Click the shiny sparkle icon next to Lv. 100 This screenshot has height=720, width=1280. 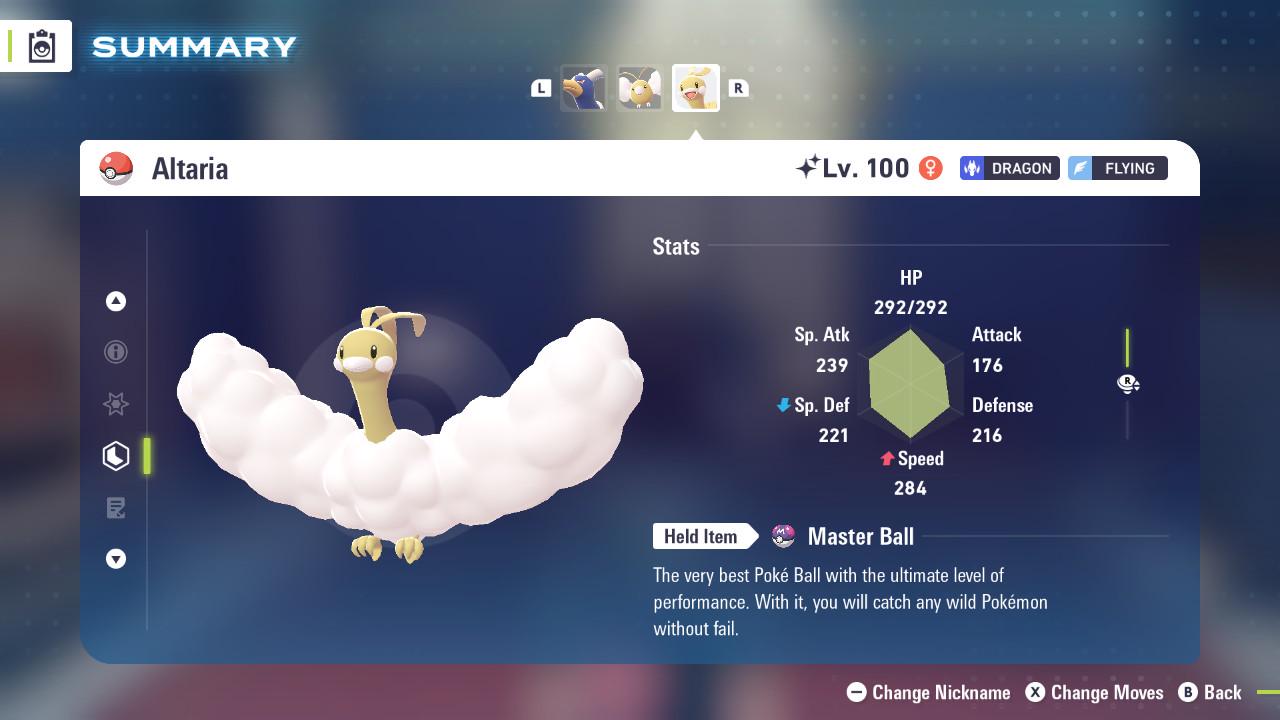pyautogui.click(x=812, y=167)
